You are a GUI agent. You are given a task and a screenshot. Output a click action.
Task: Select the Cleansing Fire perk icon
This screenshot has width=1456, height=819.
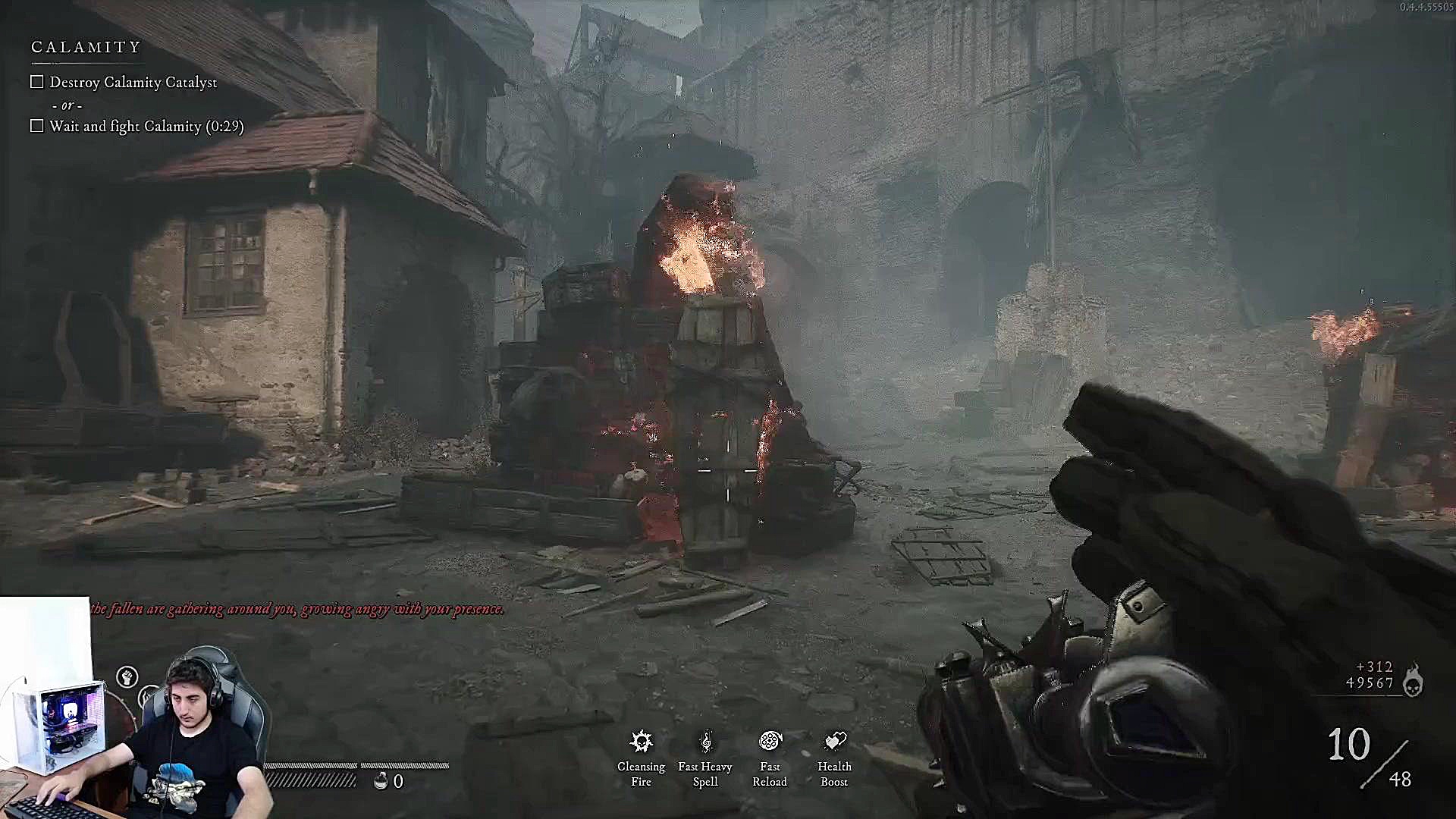click(642, 741)
